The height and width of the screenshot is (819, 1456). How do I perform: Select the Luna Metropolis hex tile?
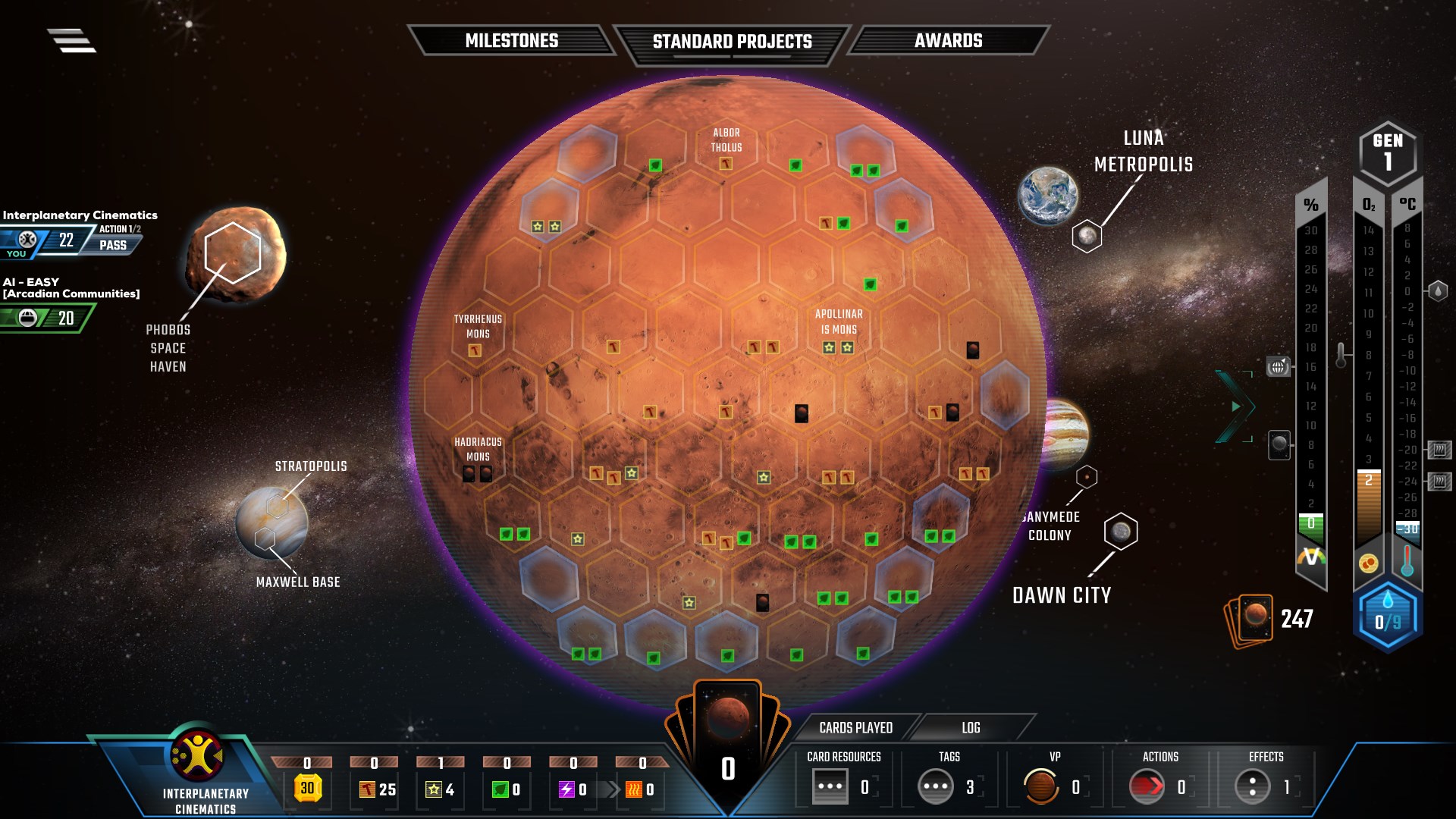pos(1087,237)
